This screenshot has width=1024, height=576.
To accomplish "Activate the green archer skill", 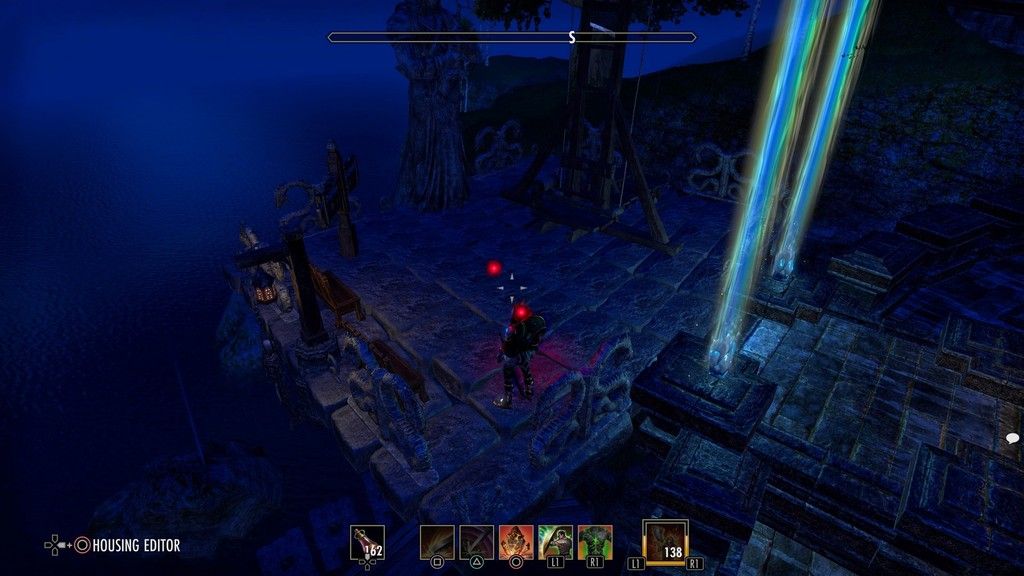I will click(555, 542).
